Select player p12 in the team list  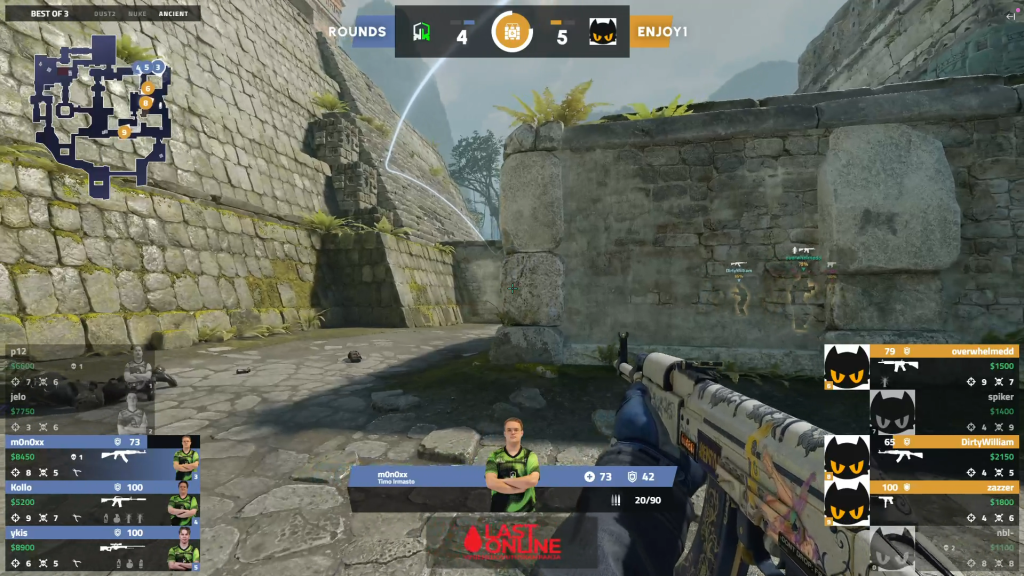[77, 367]
